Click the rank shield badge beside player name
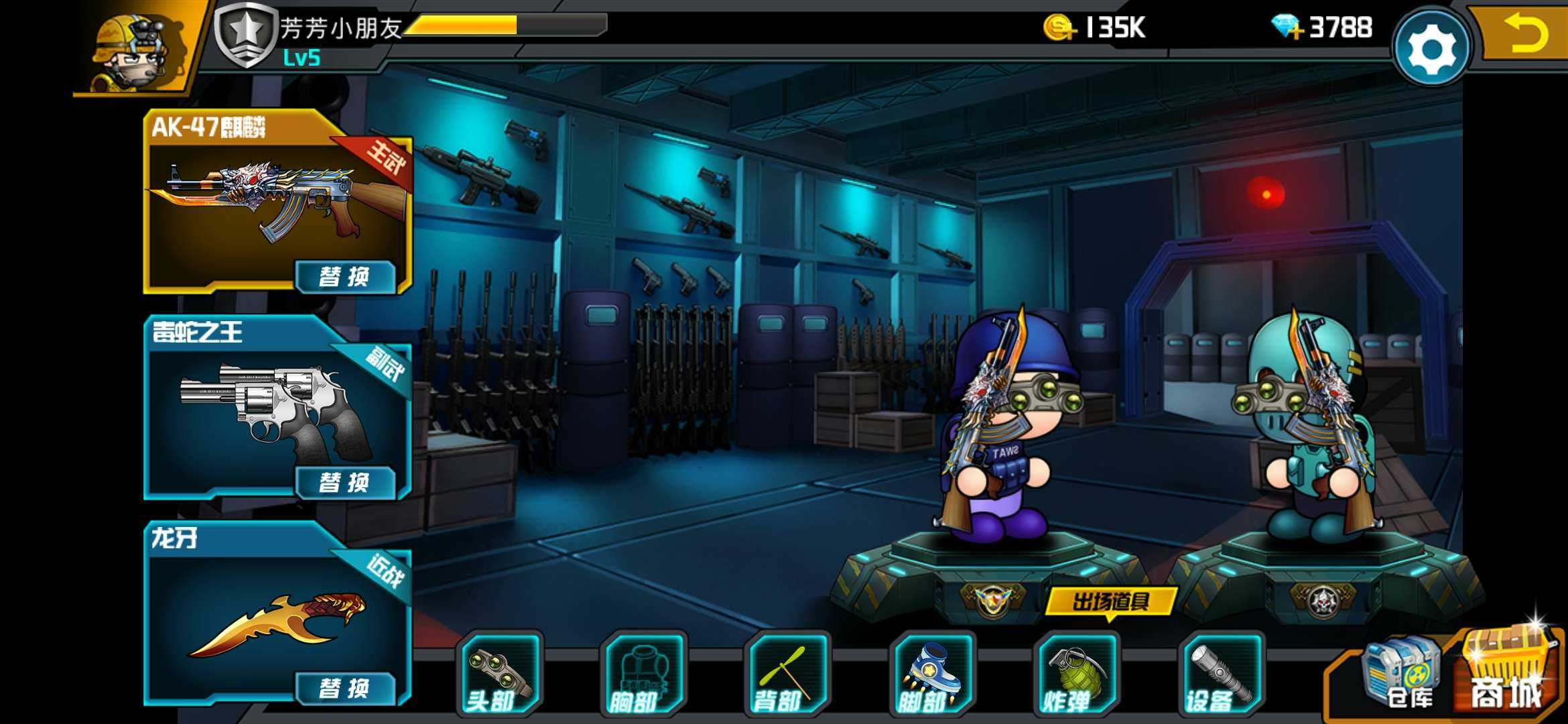Viewport: 1568px width, 724px height. [245, 34]
